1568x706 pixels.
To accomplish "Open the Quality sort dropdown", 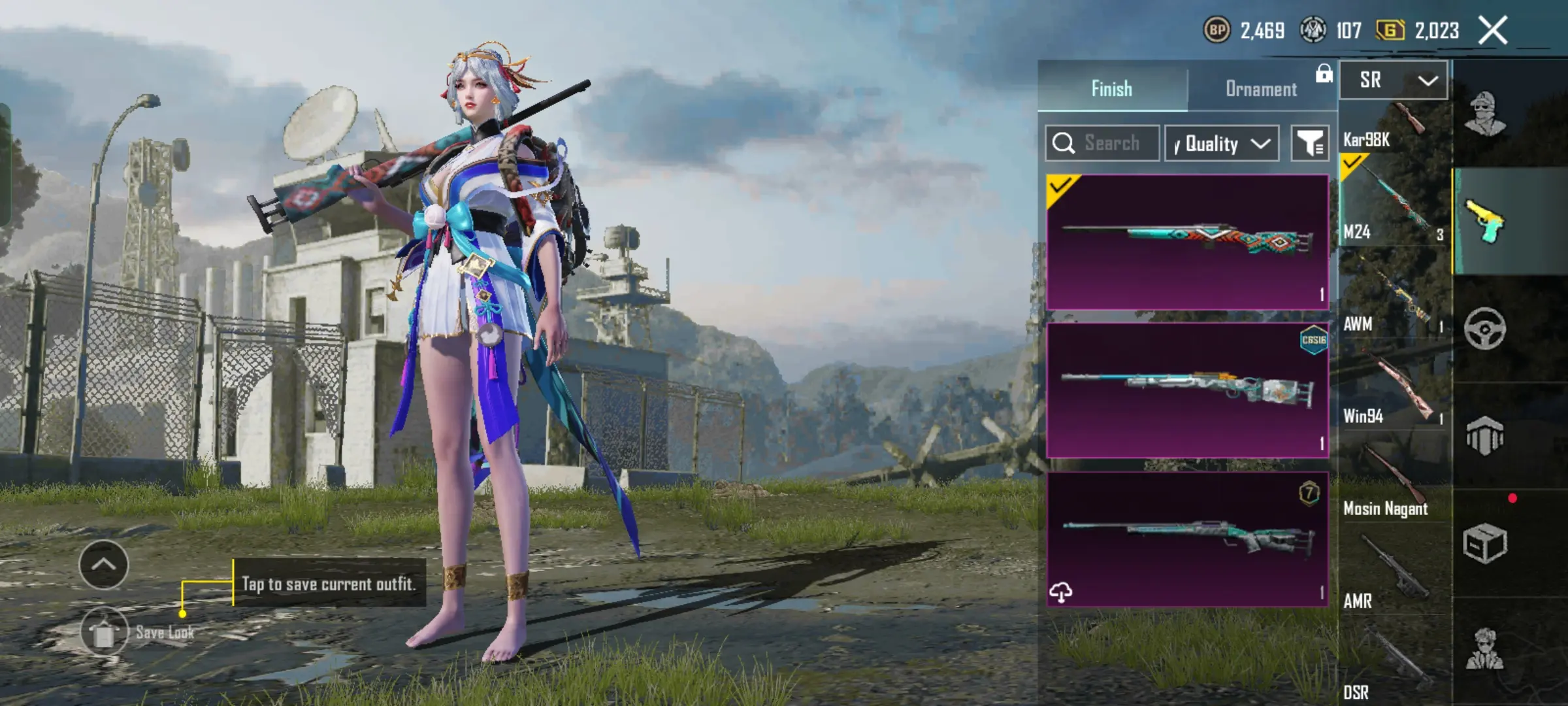I will (1222, 144).
